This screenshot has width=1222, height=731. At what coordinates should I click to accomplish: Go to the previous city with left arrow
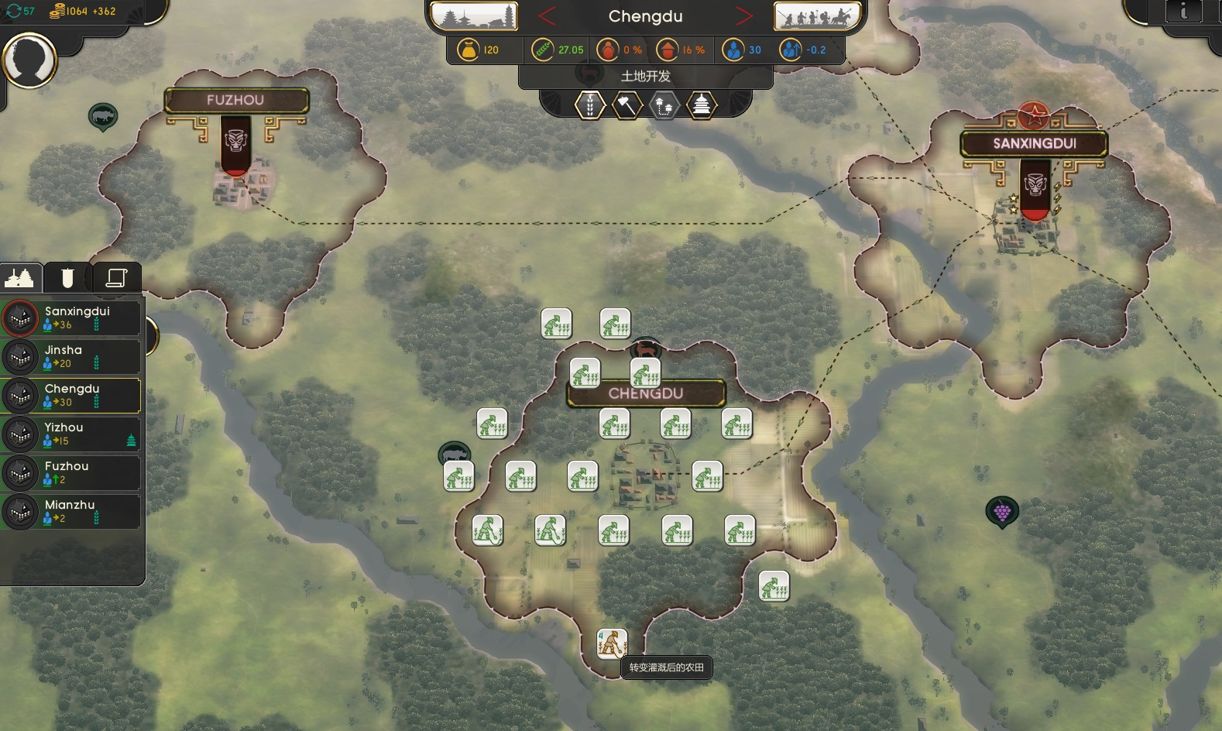[x=547, y=16]
